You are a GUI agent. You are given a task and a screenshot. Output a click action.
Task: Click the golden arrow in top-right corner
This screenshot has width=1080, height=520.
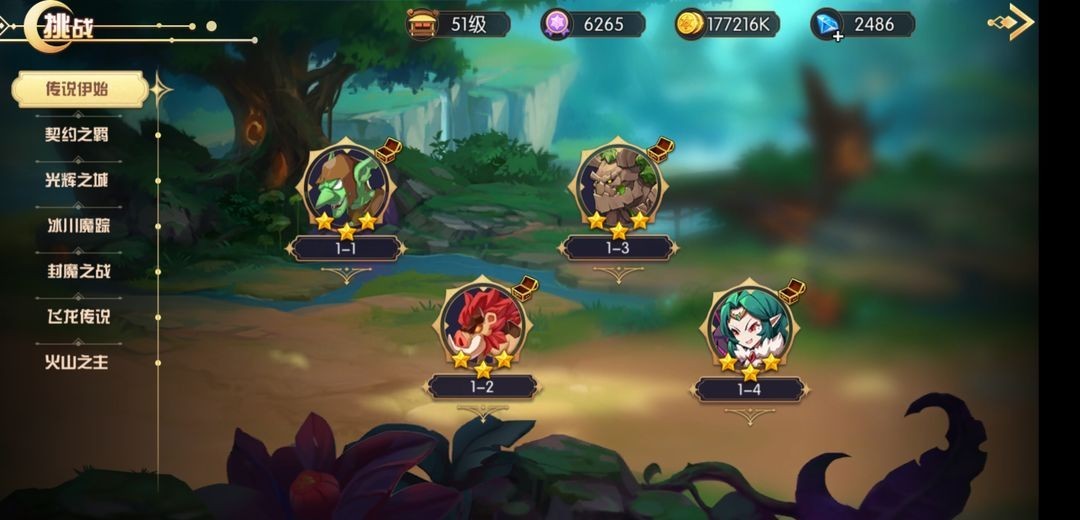1012,22
